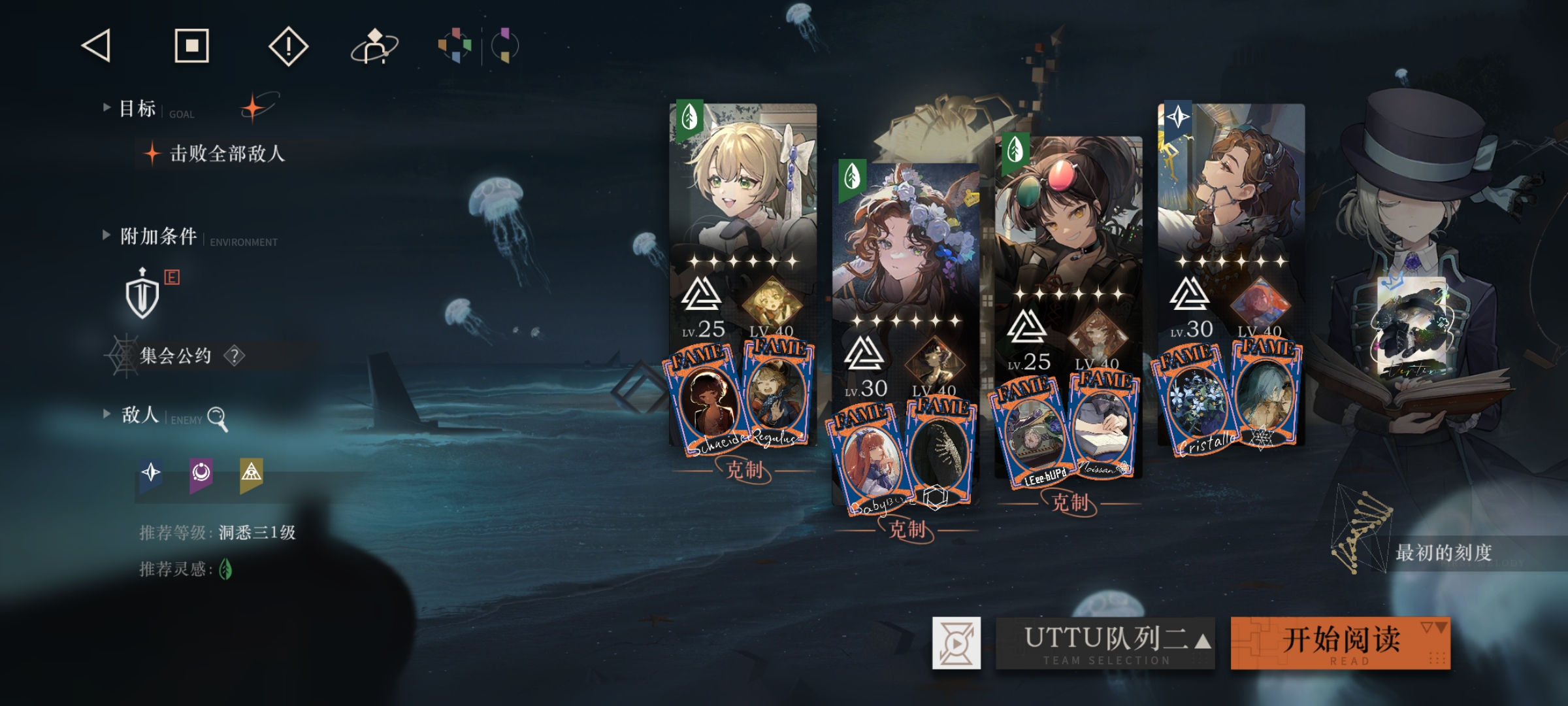Screen dimensions: 1568x706
Task: Open the 集会公约 help question mark
Action: coord(235,356)
